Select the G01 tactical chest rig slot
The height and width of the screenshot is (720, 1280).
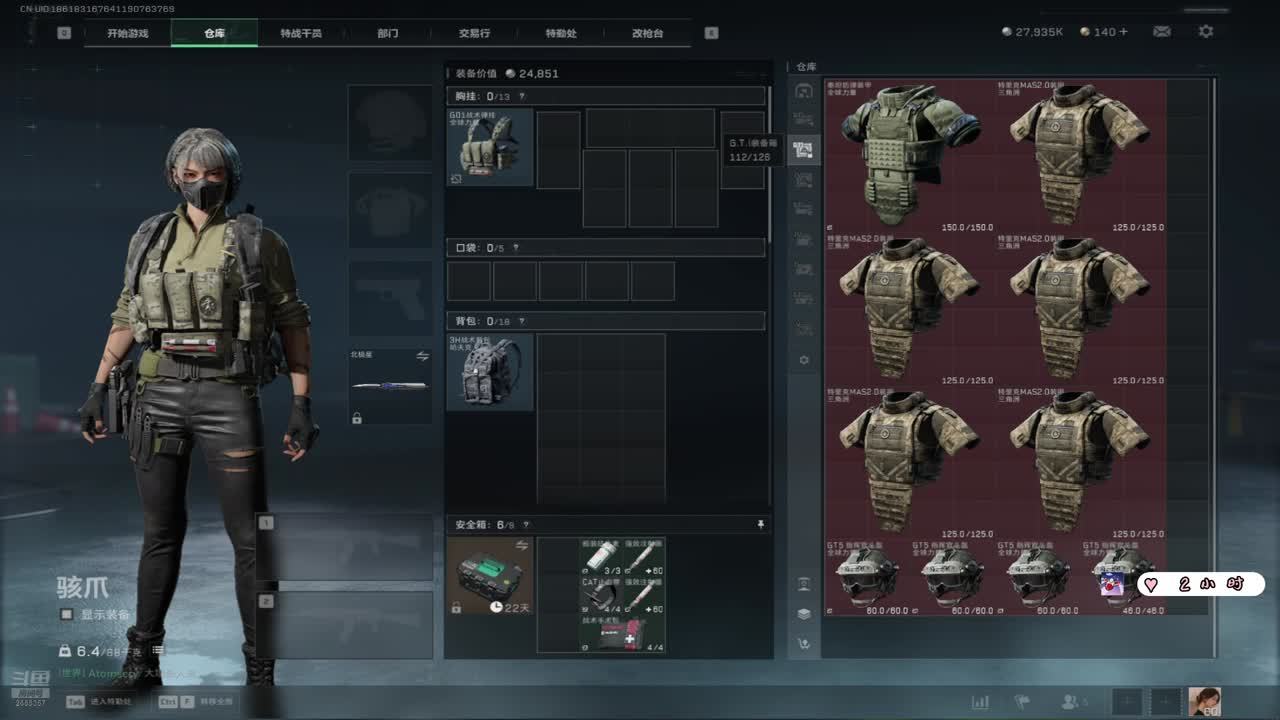click(x=490, y=148)
